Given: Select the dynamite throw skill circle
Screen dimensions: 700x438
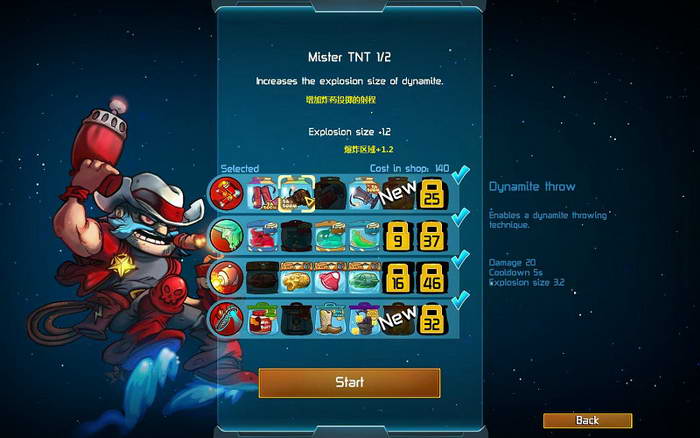Looking at the screenshot, I should [x=227, y=191].
